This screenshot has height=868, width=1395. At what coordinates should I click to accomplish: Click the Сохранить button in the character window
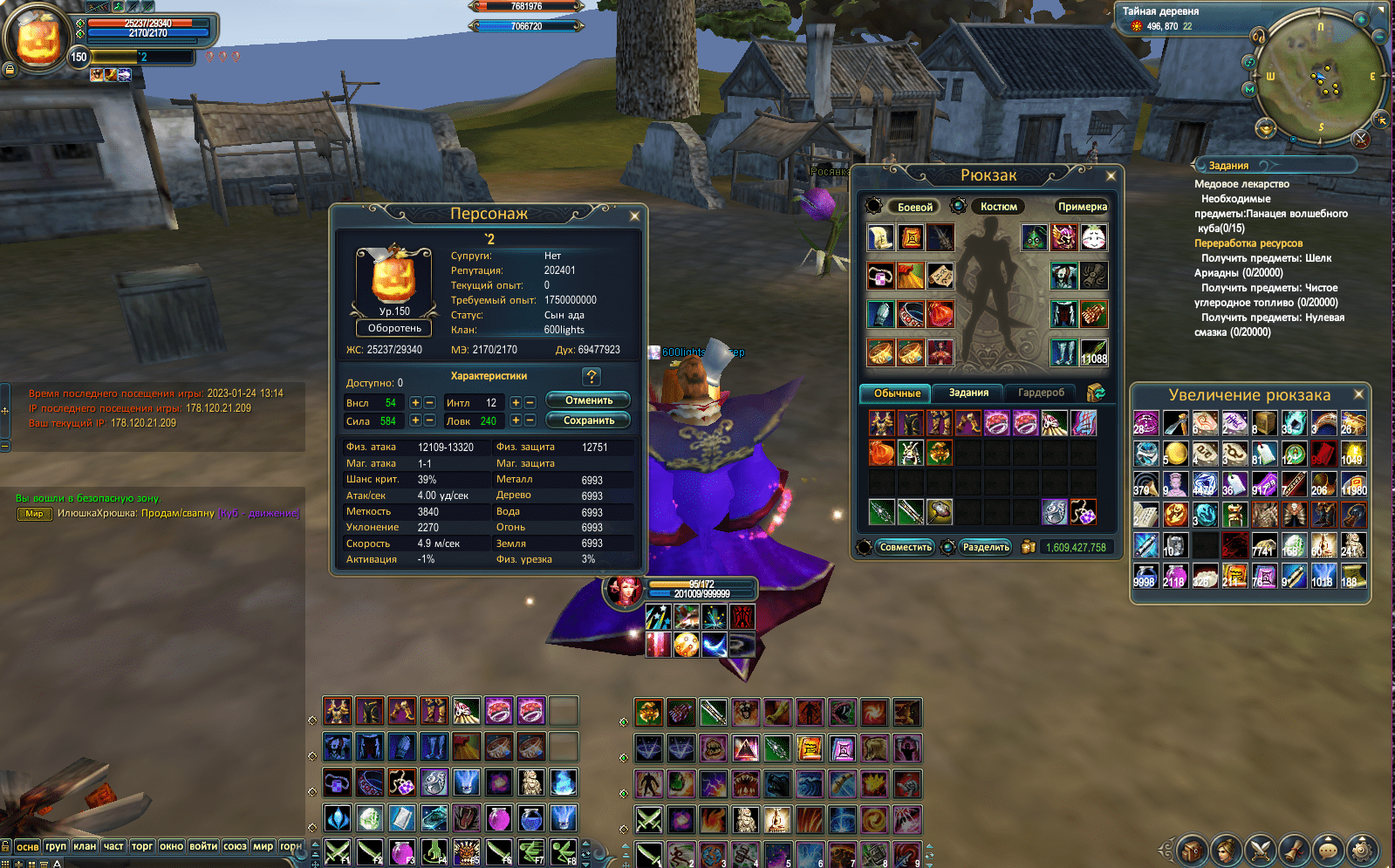coord(588,420)
